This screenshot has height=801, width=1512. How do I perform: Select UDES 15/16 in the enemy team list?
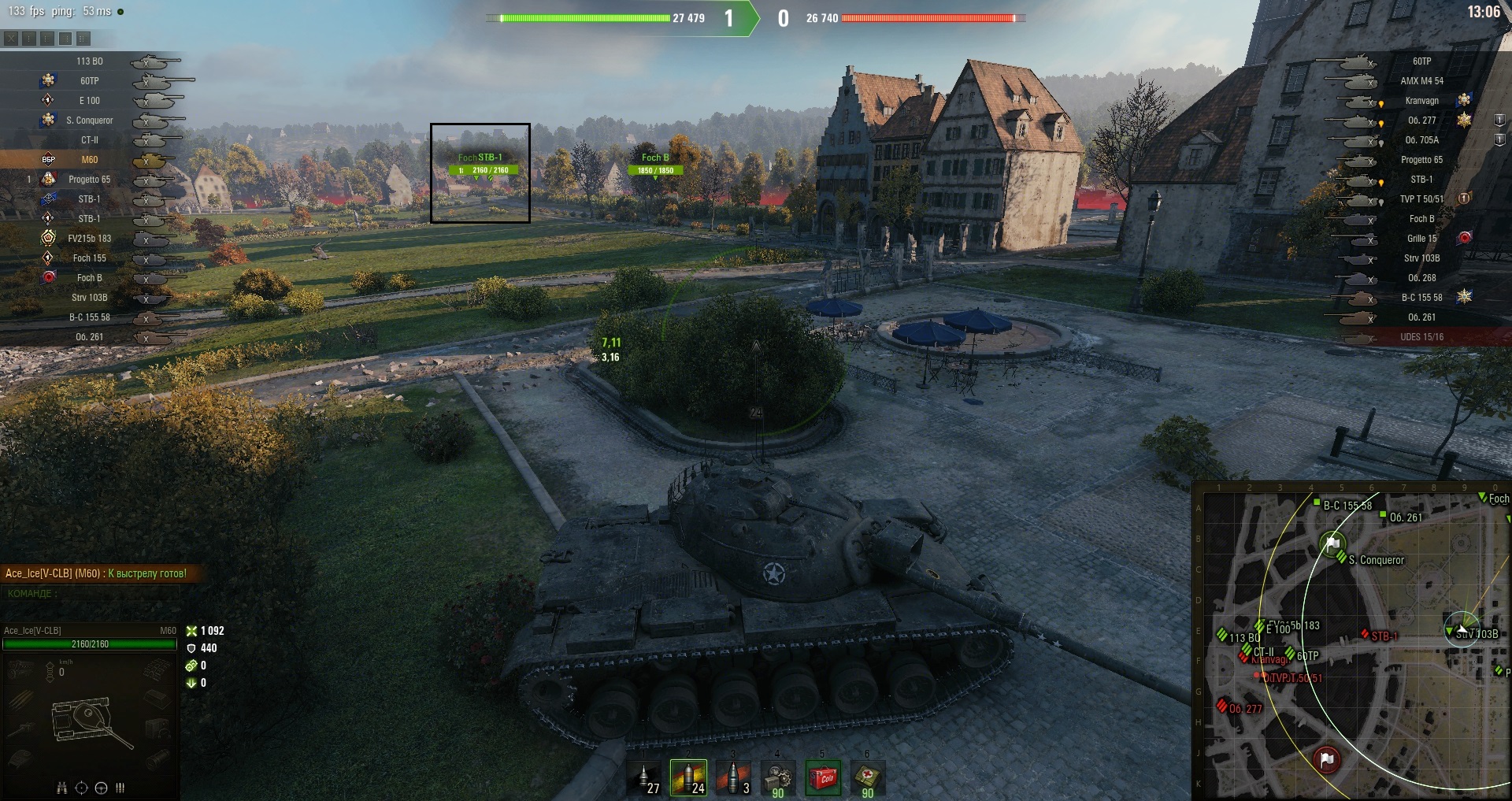click(1421, 337)
